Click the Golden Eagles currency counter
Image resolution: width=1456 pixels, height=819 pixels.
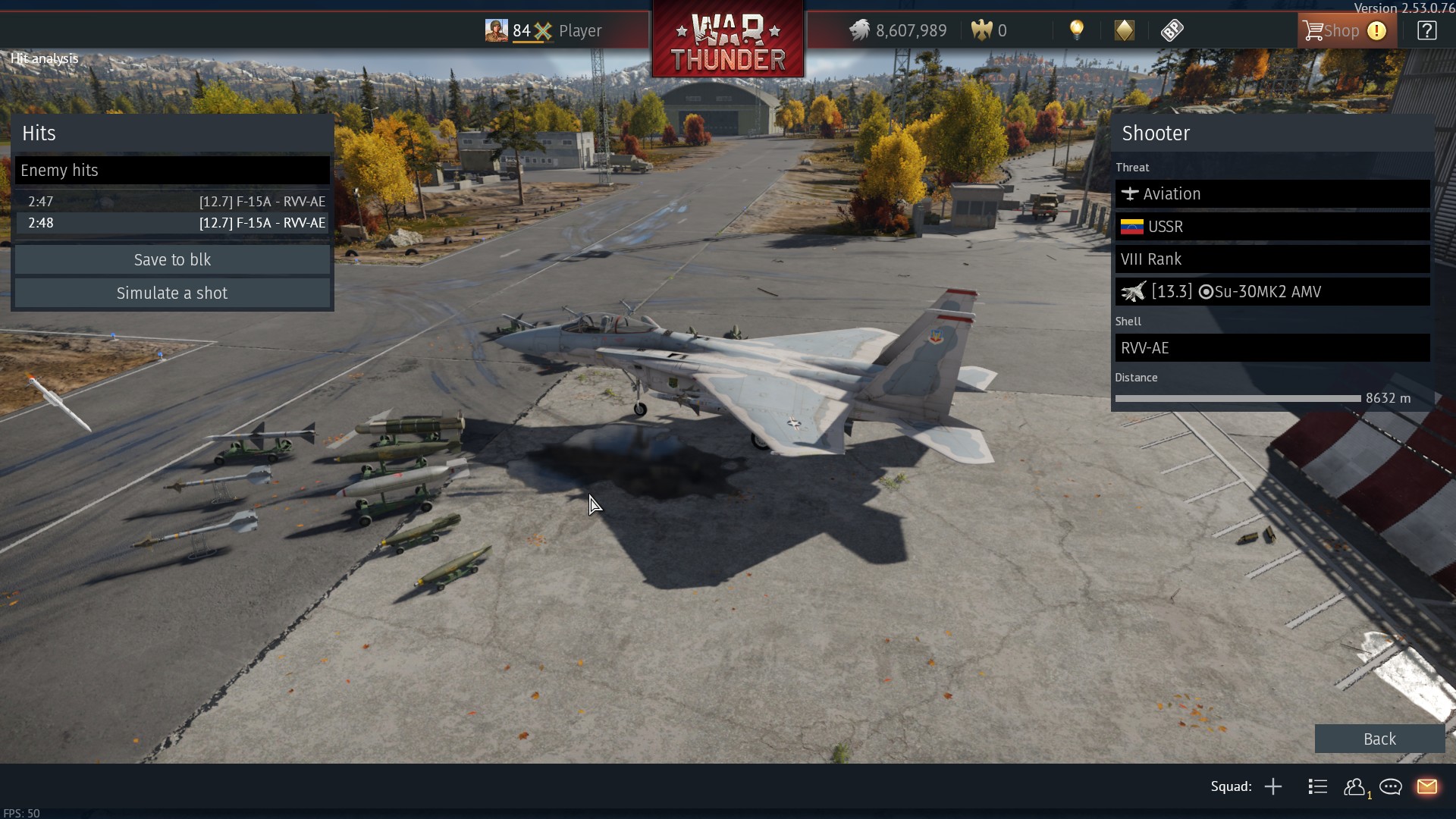pos(990,31)
